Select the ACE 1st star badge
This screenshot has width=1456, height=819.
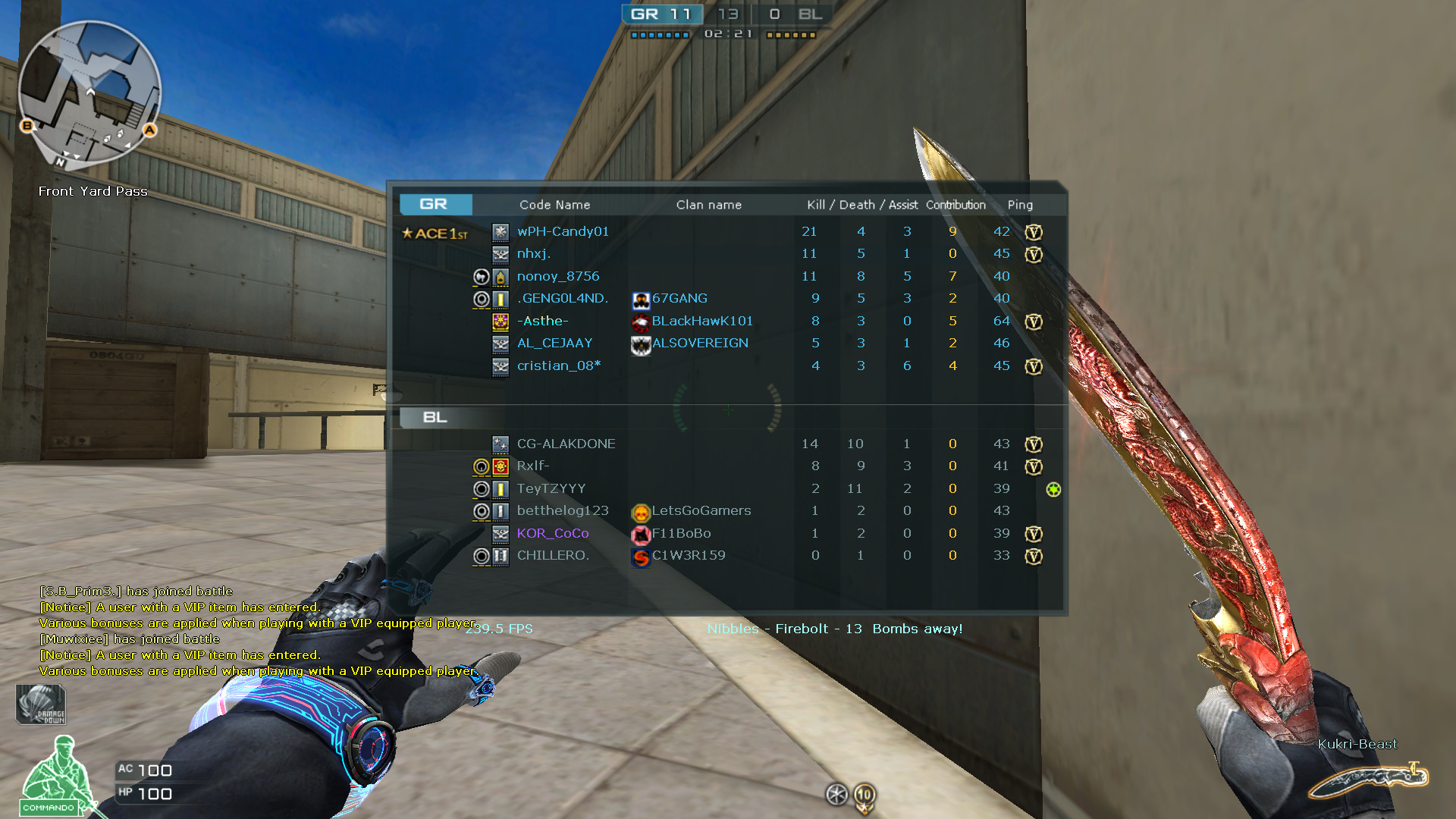[x=435, y=234]
